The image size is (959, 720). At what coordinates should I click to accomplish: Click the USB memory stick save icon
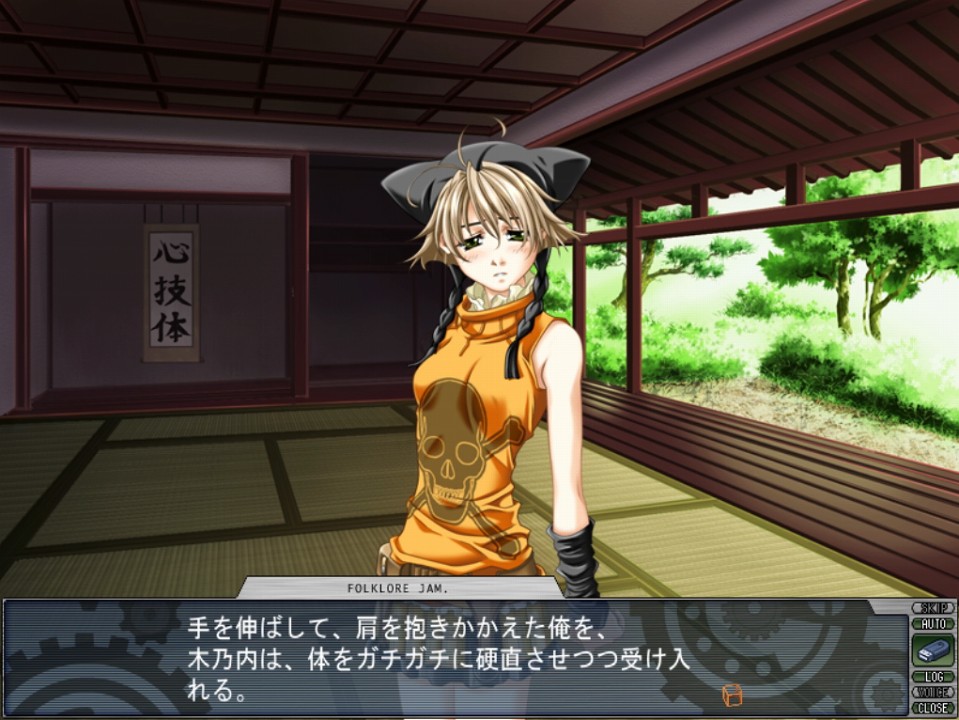tap(932, 650)
